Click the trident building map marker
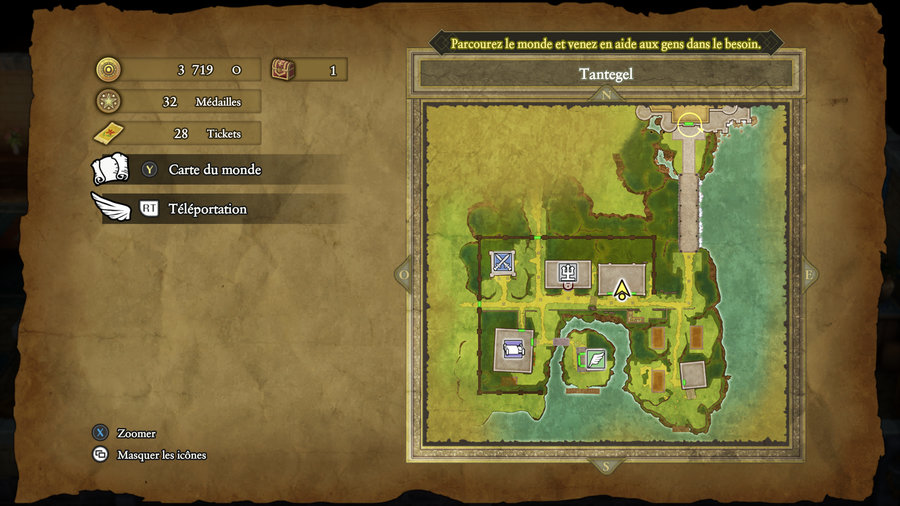 pos(567,272)
